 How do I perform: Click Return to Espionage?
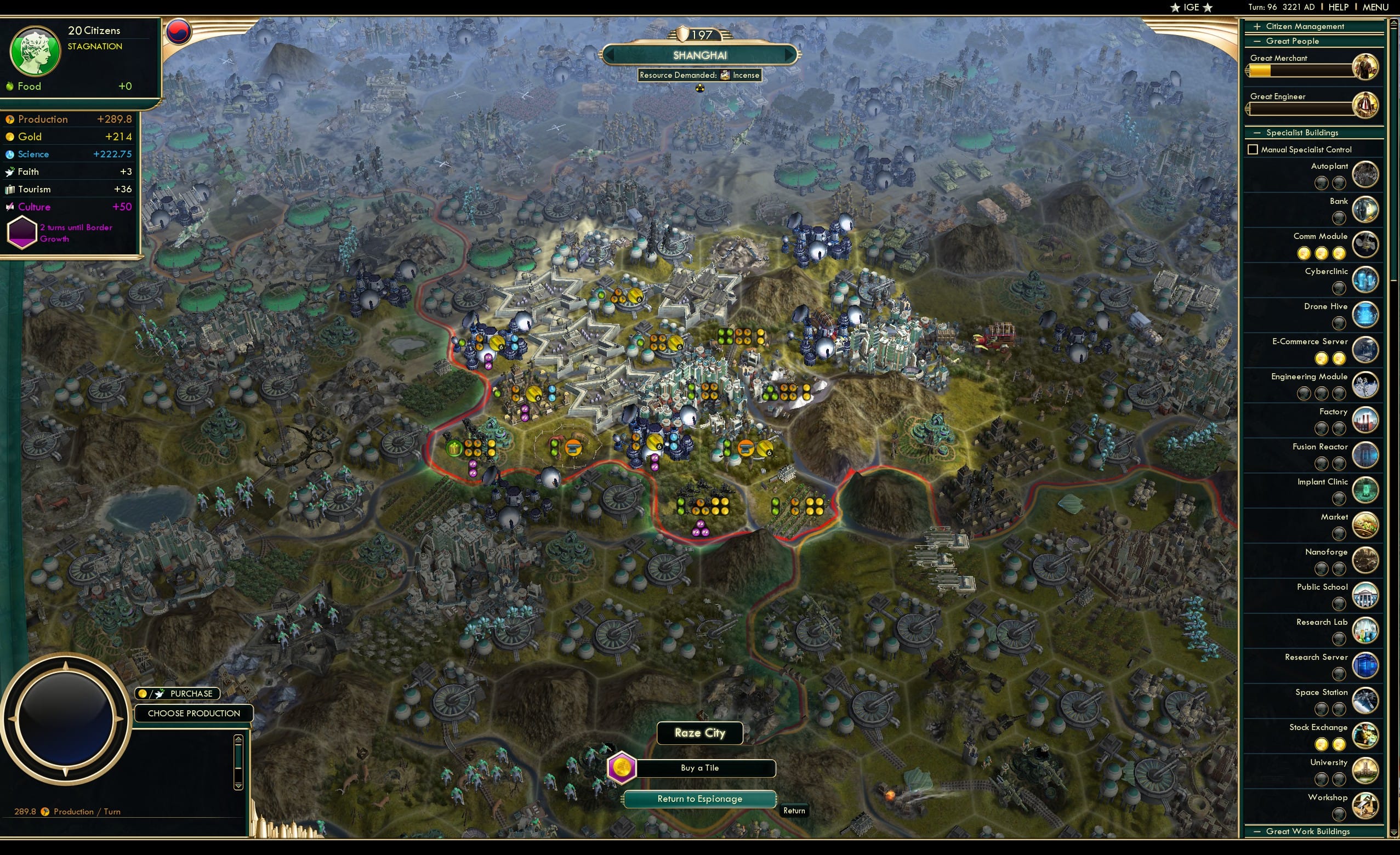[x=699, y=798]
